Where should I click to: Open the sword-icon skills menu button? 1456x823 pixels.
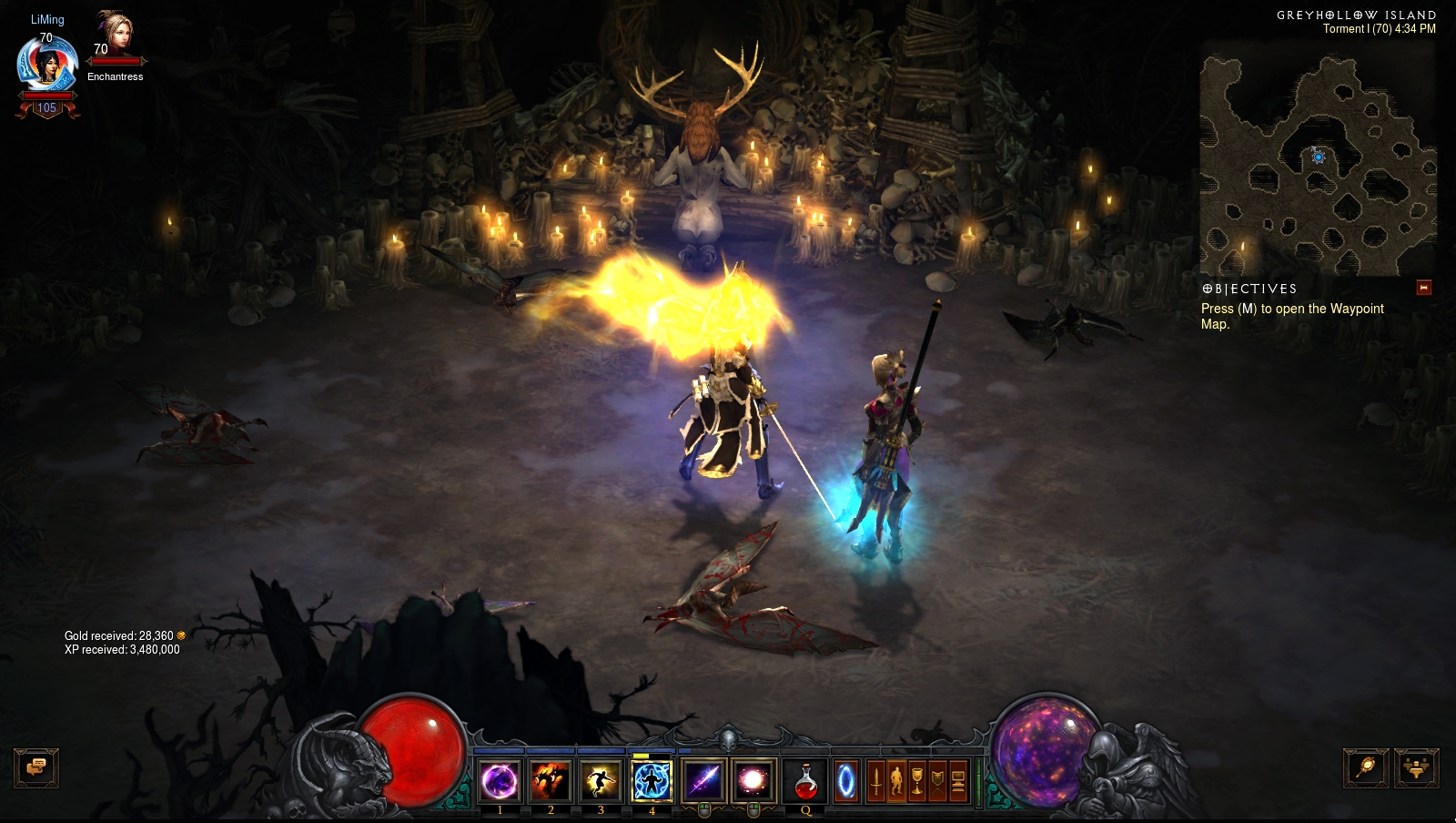[x=875, y=781]
